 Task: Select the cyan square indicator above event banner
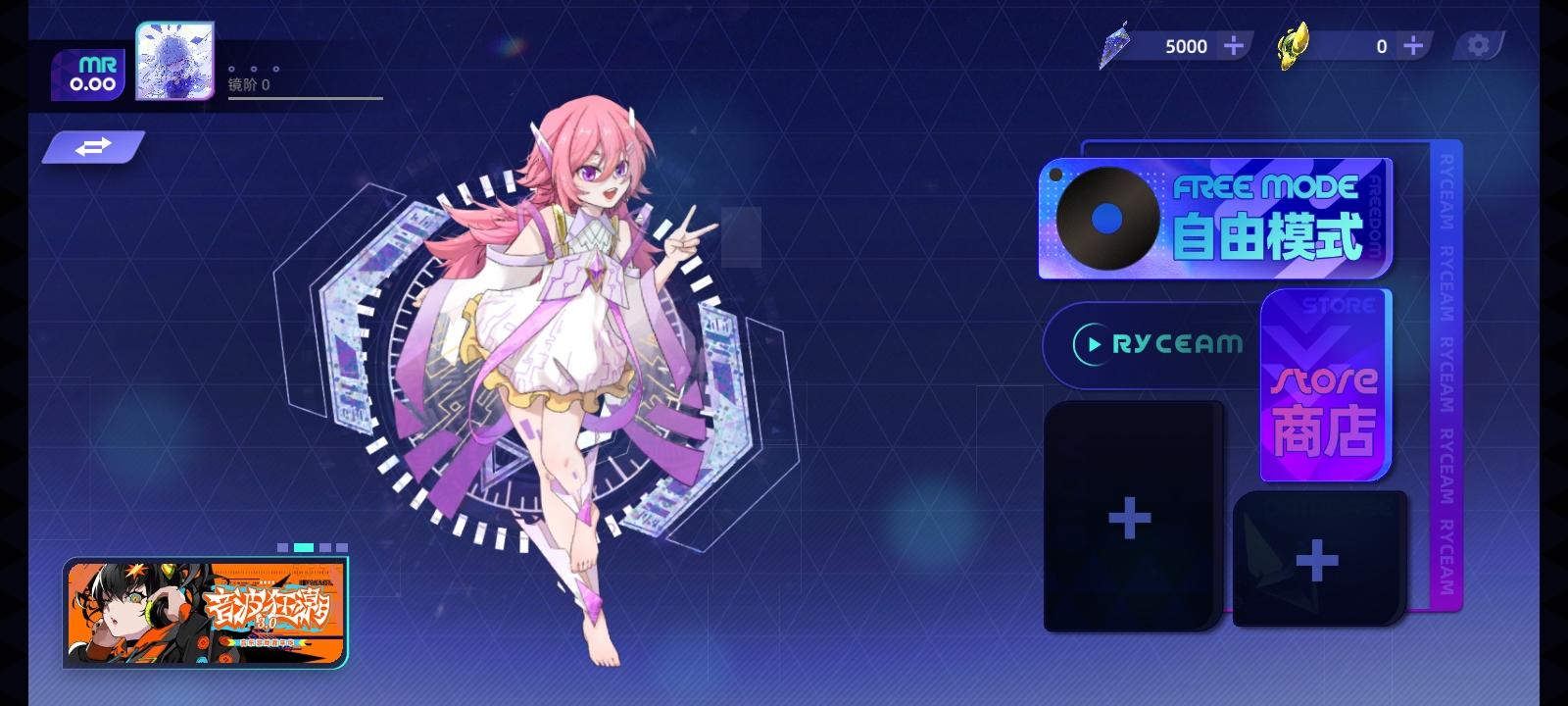tap(304, 547)
